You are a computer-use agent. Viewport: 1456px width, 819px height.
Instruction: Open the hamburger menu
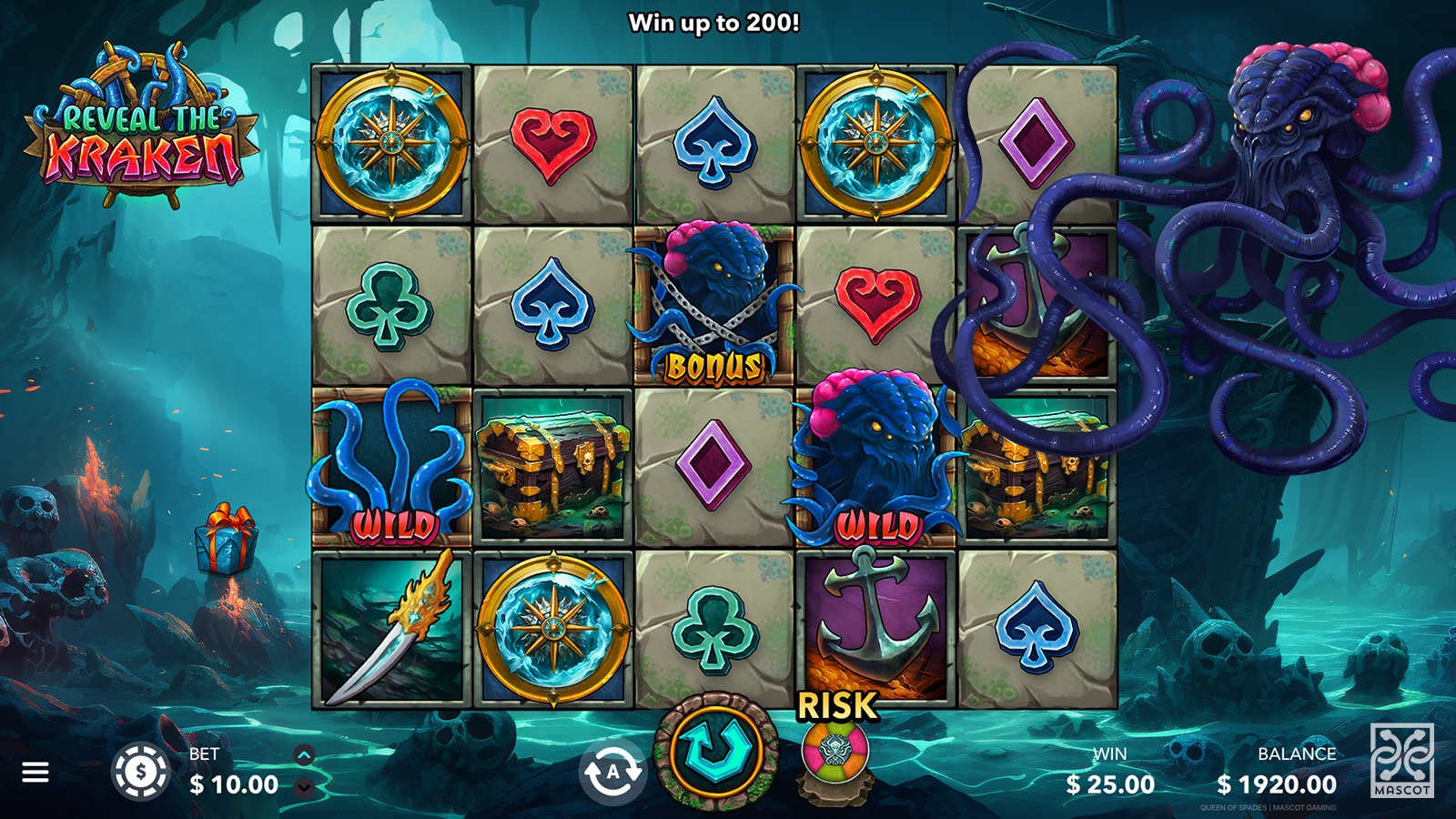[35, 773]
